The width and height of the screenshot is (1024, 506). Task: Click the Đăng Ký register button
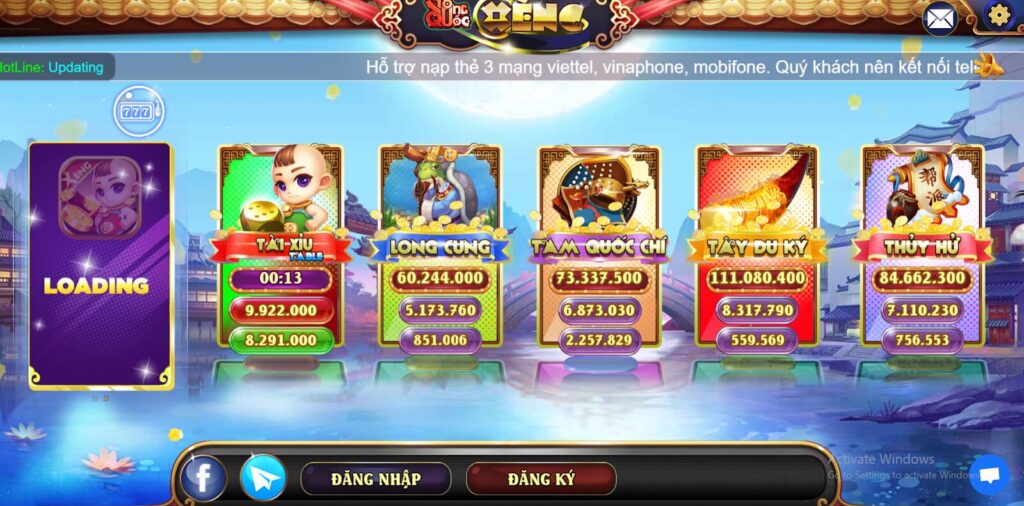point(541,479)
